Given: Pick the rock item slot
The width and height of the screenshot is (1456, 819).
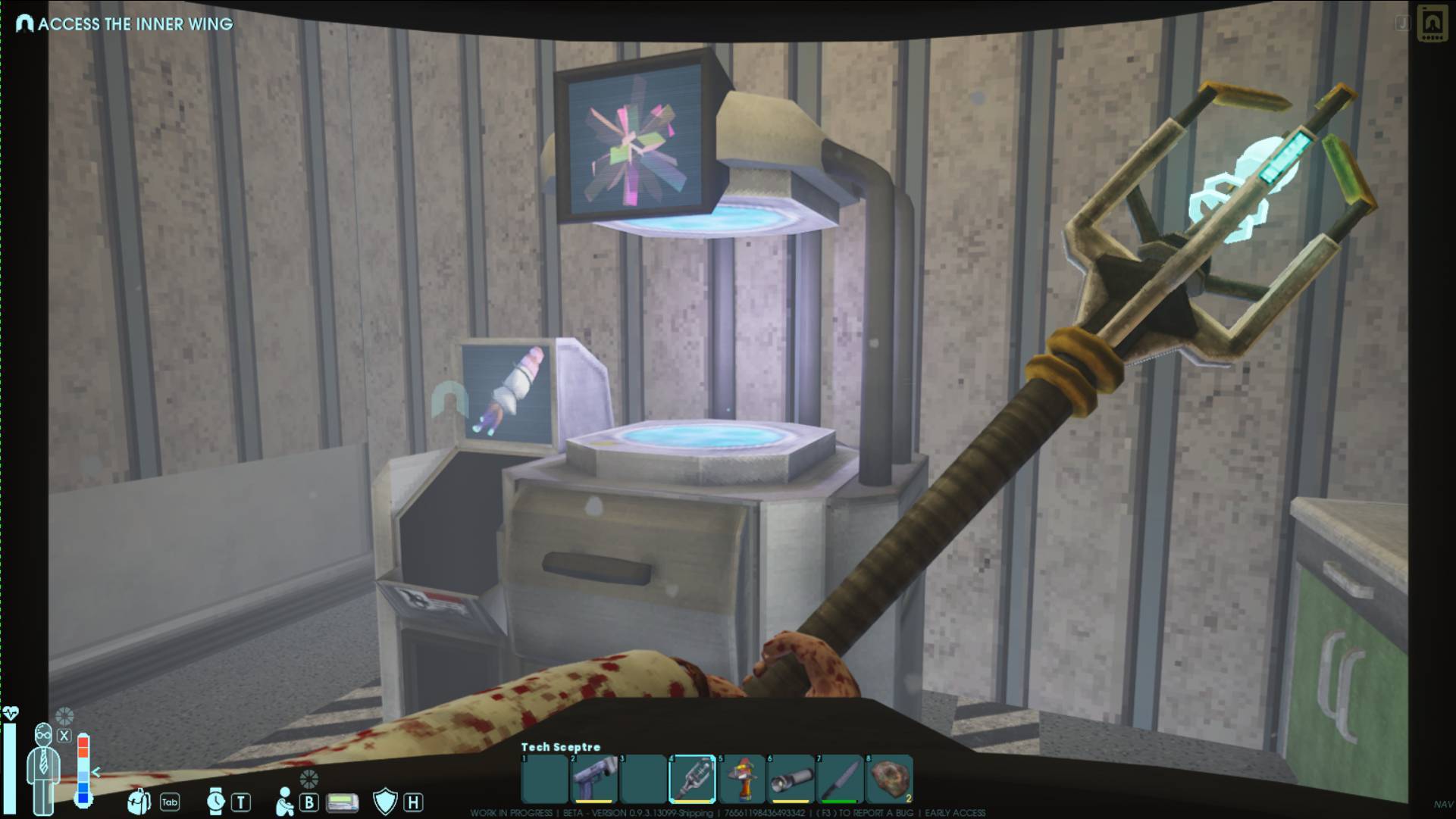Looking at the screenshot, I should pos(889,778).
